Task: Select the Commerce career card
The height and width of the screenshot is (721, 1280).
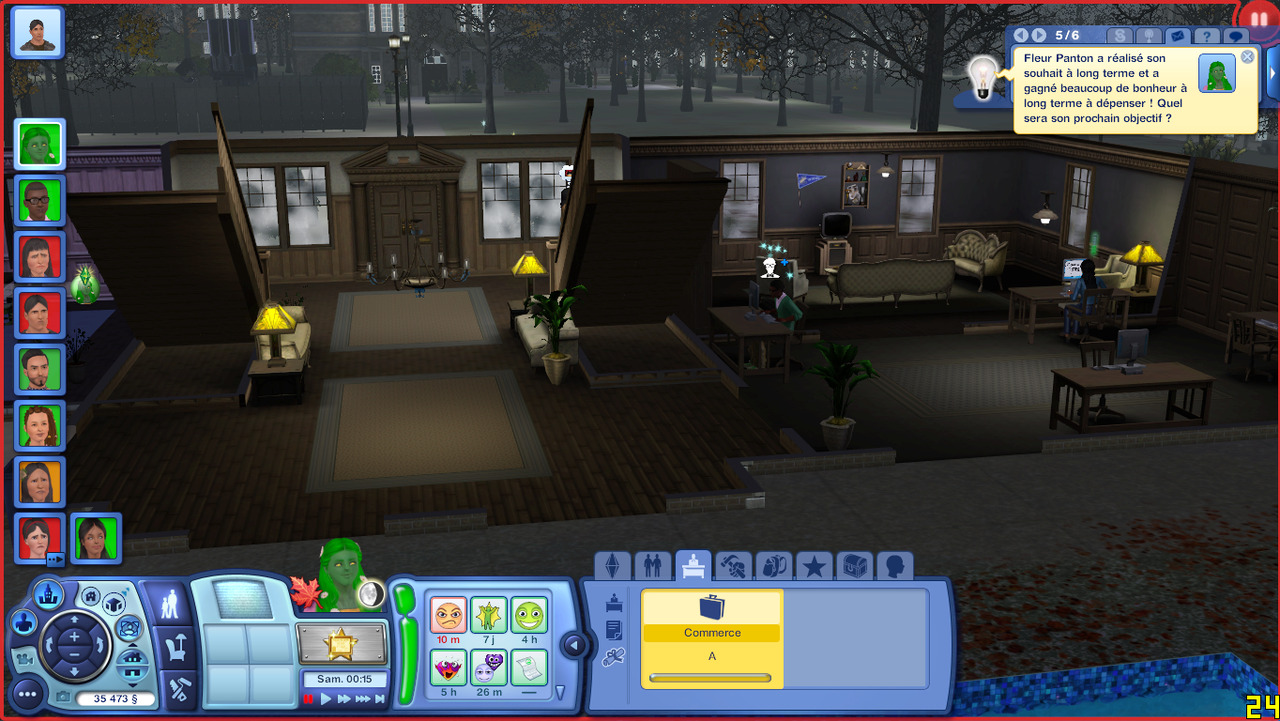Action: [712, 638]
